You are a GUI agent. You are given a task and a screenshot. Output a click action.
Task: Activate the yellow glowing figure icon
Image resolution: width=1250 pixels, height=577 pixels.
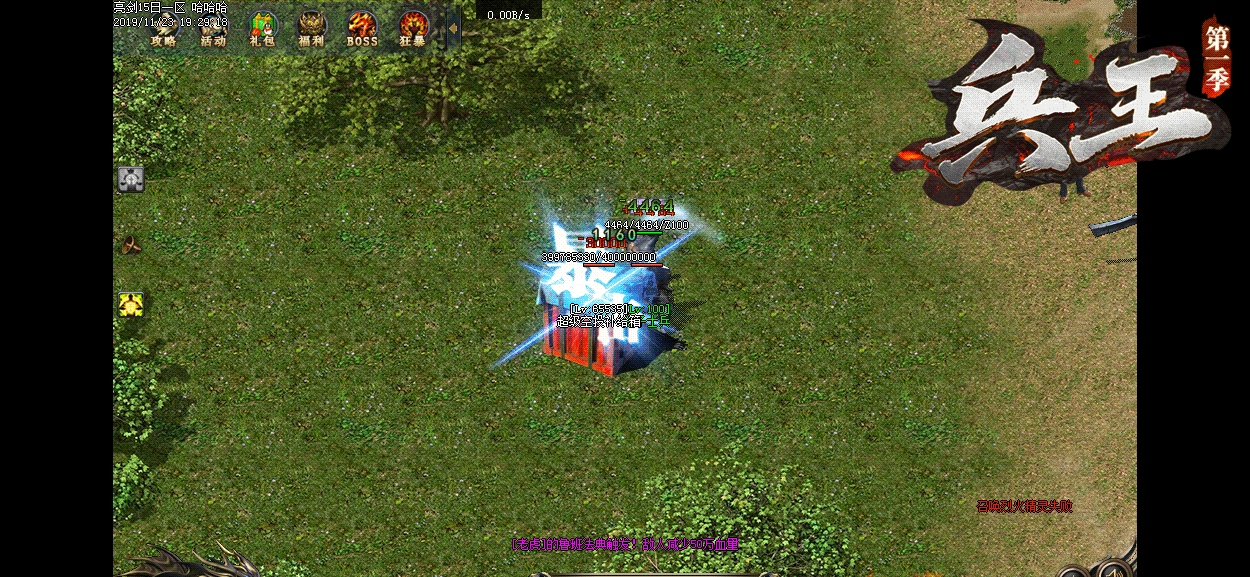[131, 304]
